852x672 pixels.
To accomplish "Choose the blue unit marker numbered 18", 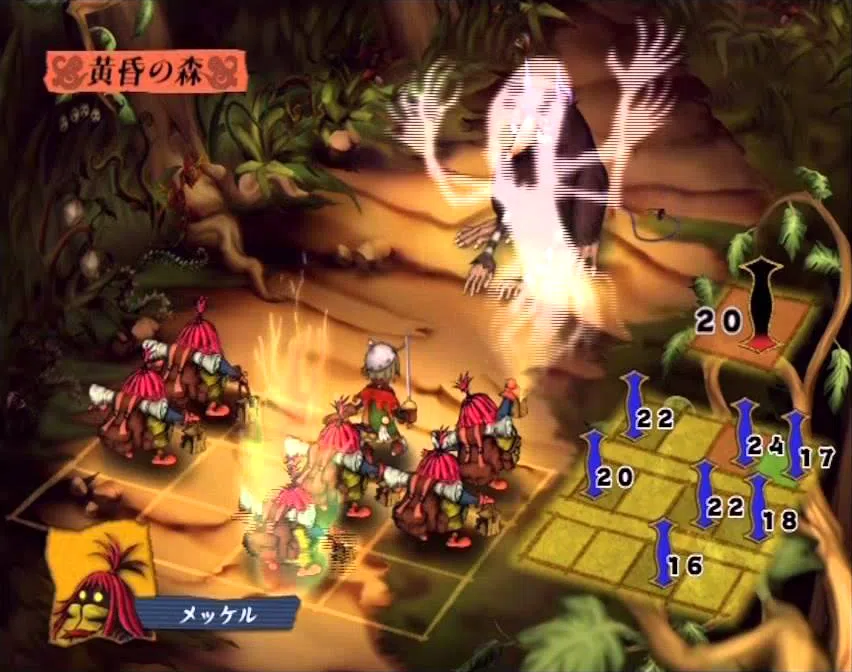I will (759, 508).
